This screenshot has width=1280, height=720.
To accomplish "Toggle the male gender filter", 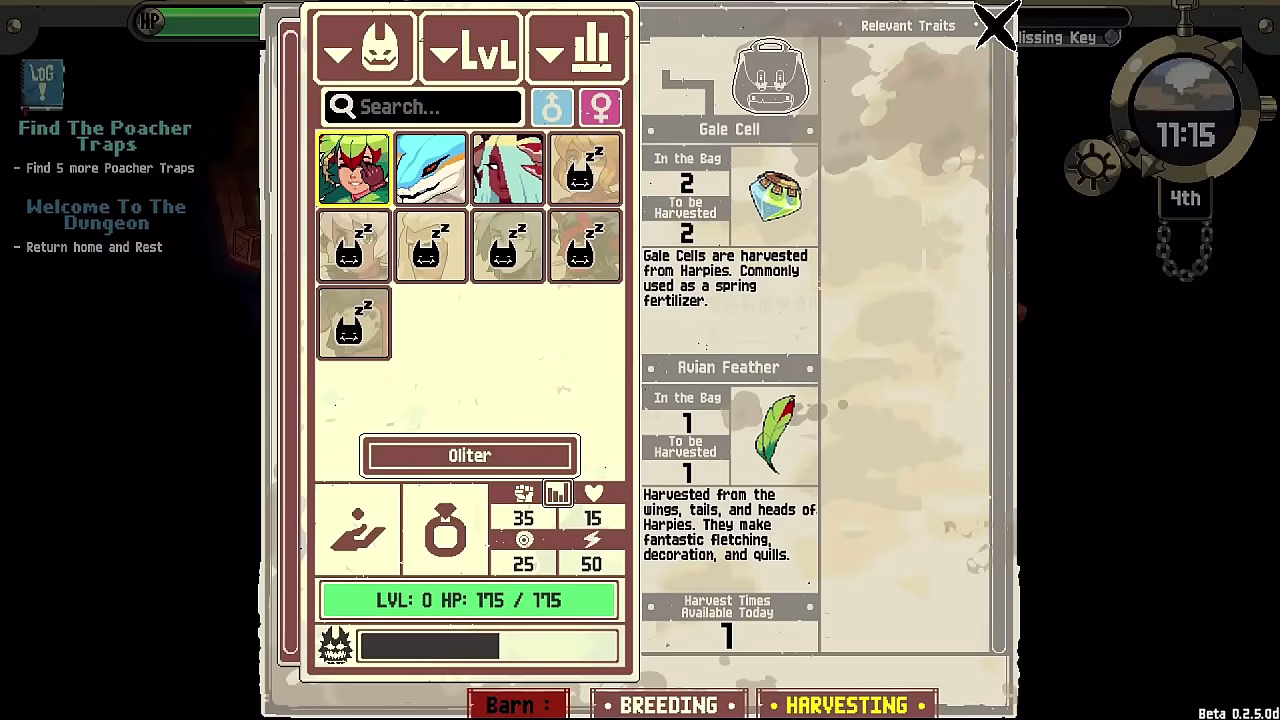I will click(x=552, y=107).
